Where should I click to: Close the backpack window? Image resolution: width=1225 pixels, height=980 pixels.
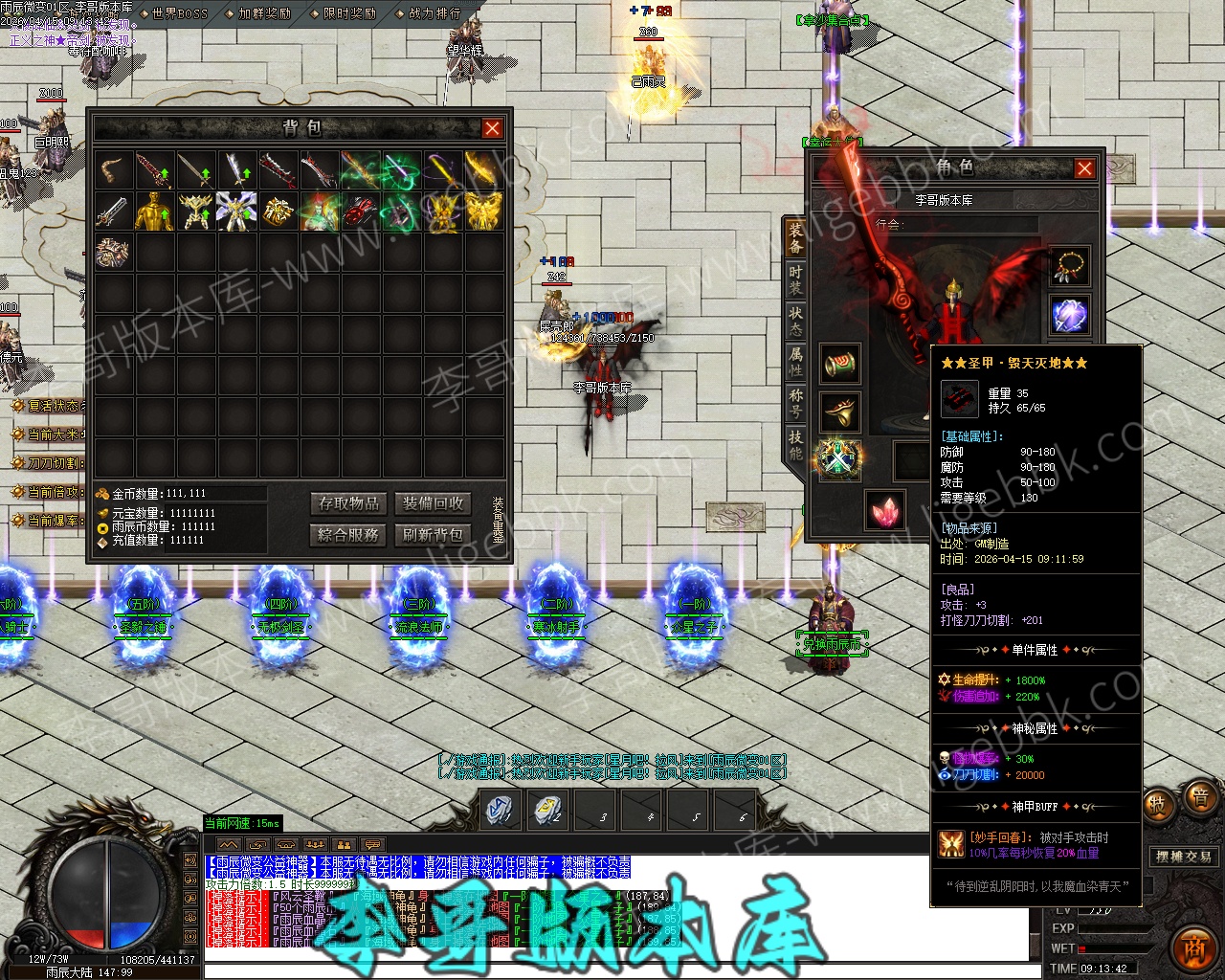click(x=492, y=128)
